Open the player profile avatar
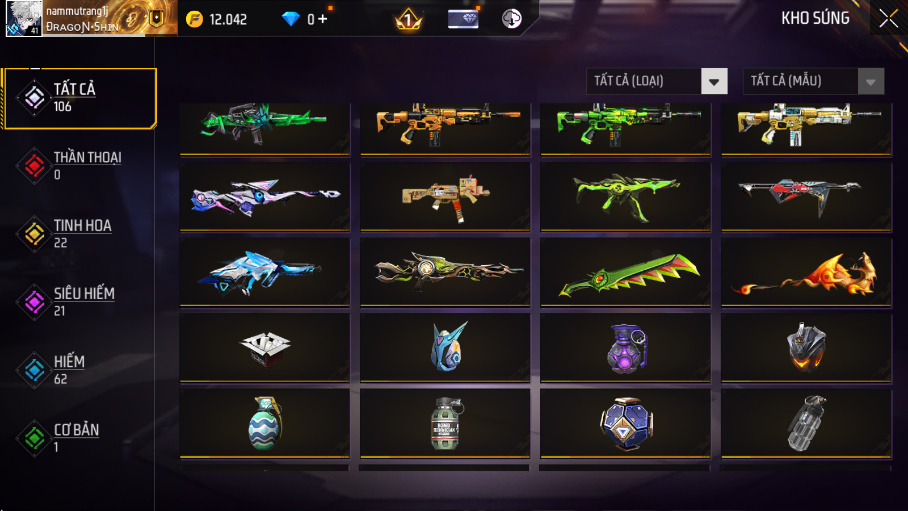Viewport: 908px width, 511px height. [x=22, y=18]
